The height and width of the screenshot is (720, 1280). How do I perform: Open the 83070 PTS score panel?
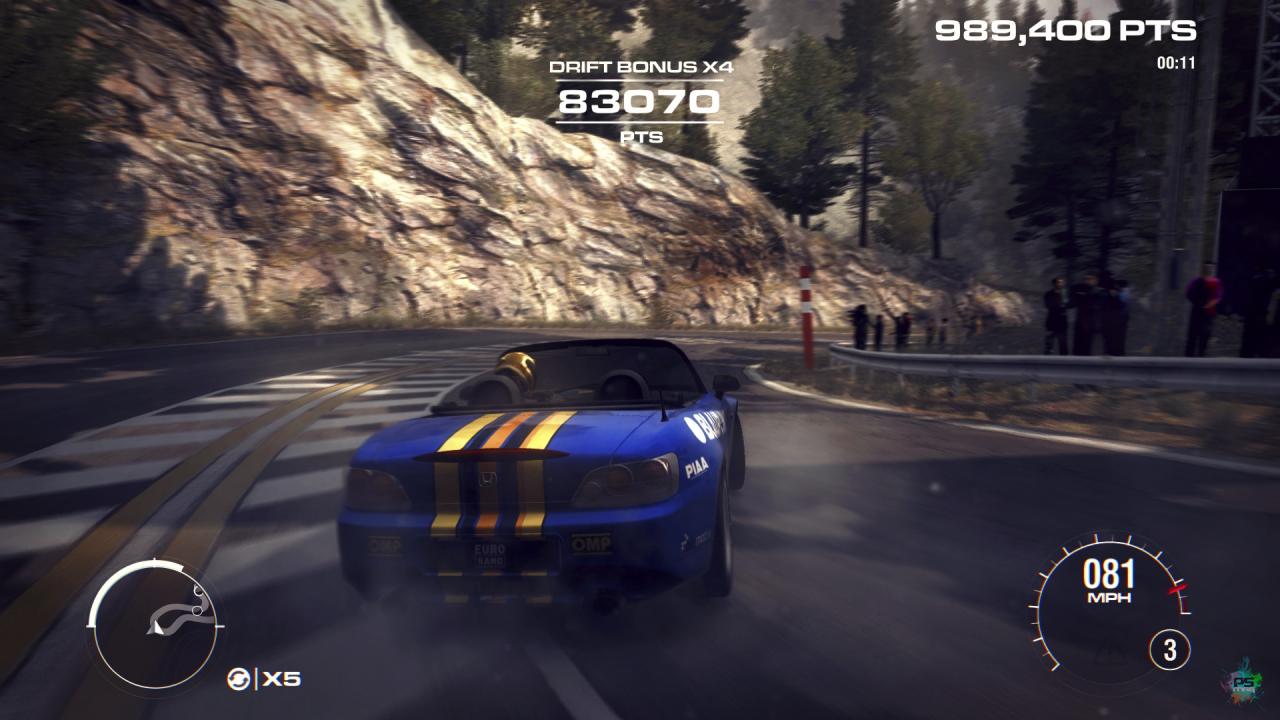pos(642,101)
